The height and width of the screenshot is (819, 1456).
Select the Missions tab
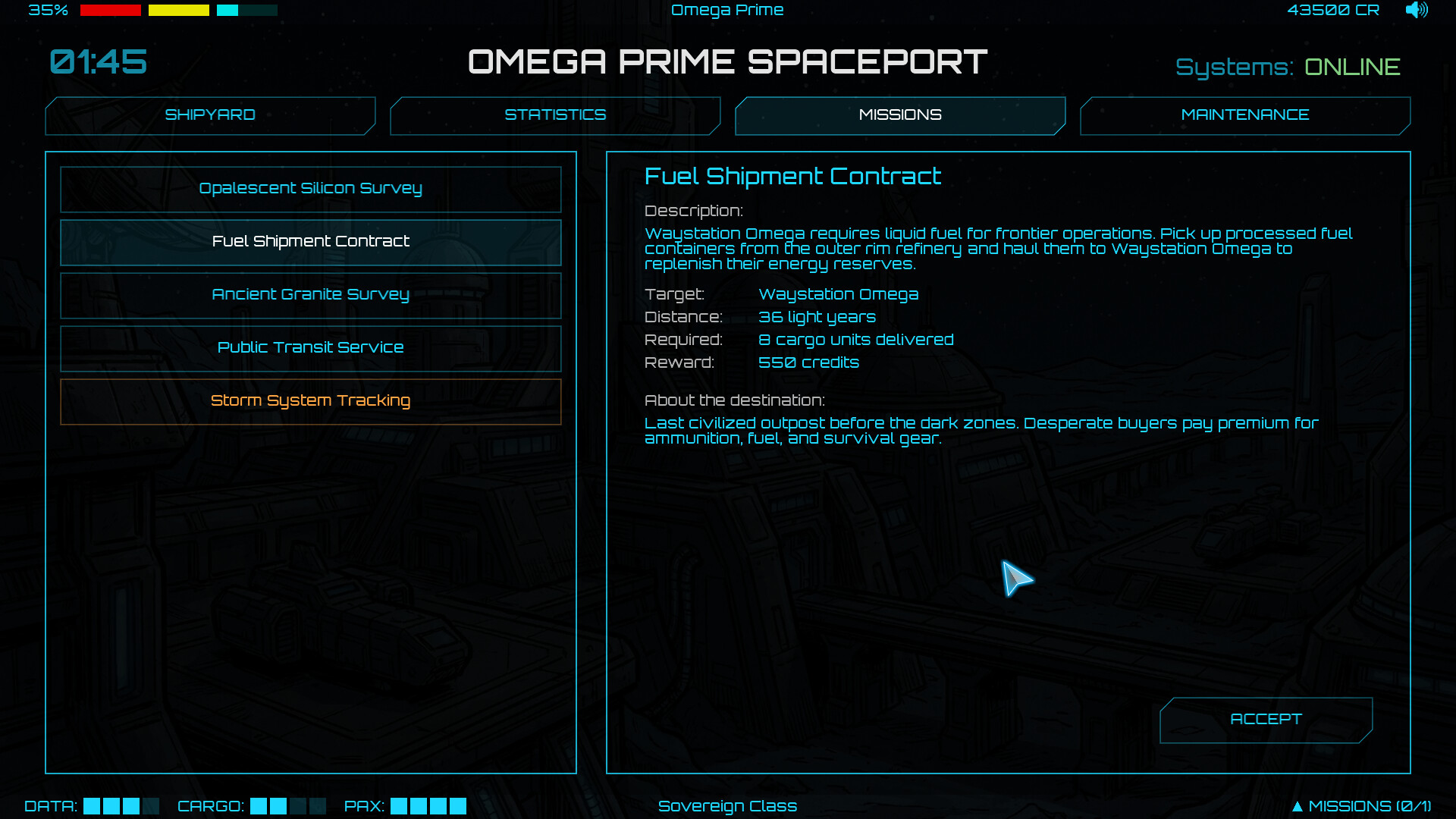pyautogui.click(x=900, y=115)
